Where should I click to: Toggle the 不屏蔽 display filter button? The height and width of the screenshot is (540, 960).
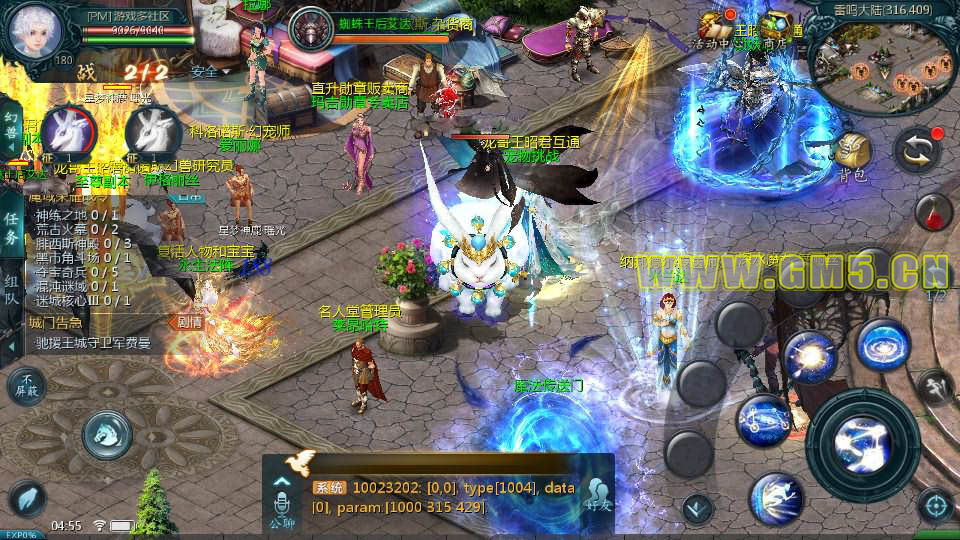pyautogui.click(x=26, y=385)
